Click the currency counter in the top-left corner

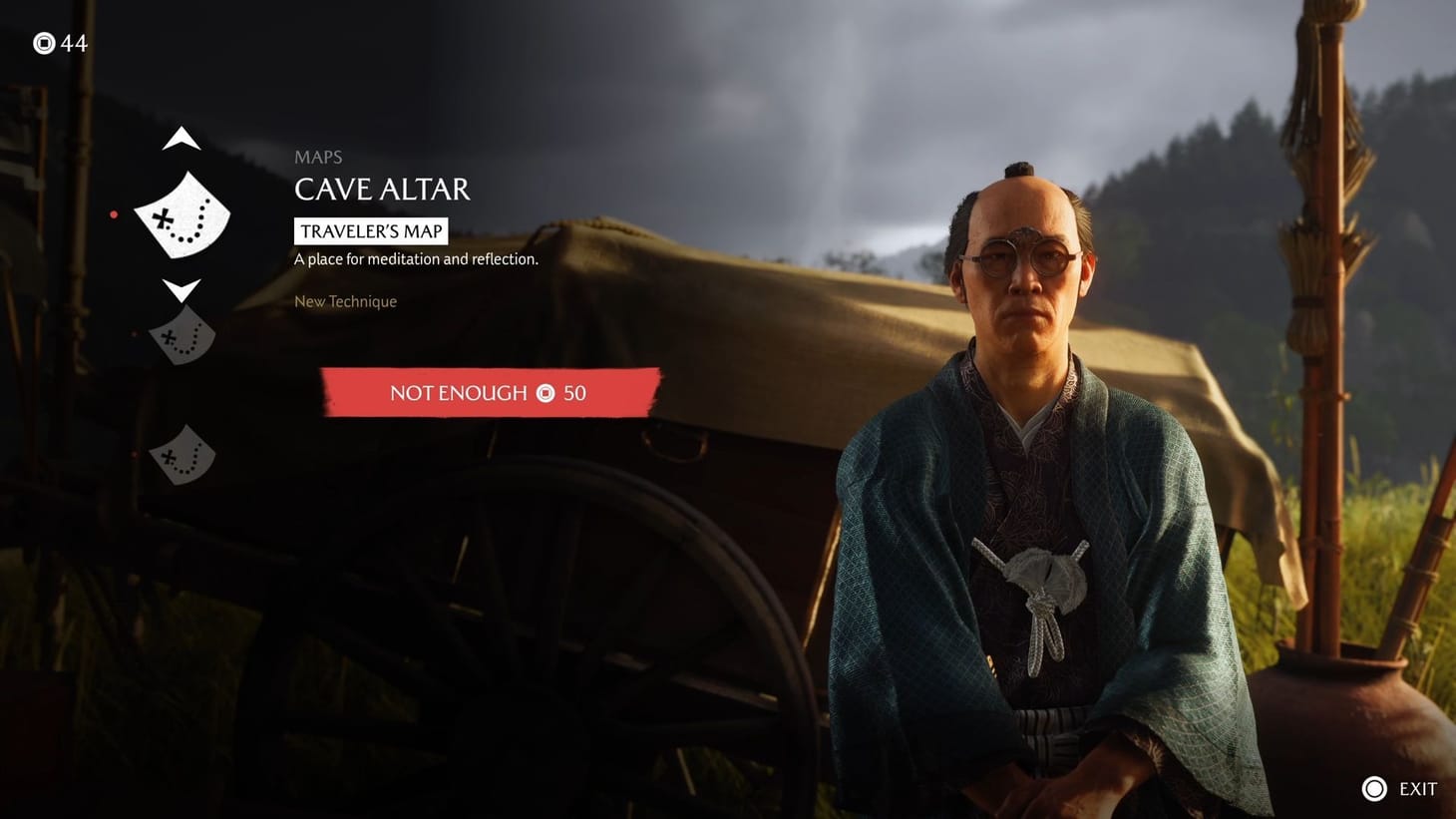(x=60, y=43)
